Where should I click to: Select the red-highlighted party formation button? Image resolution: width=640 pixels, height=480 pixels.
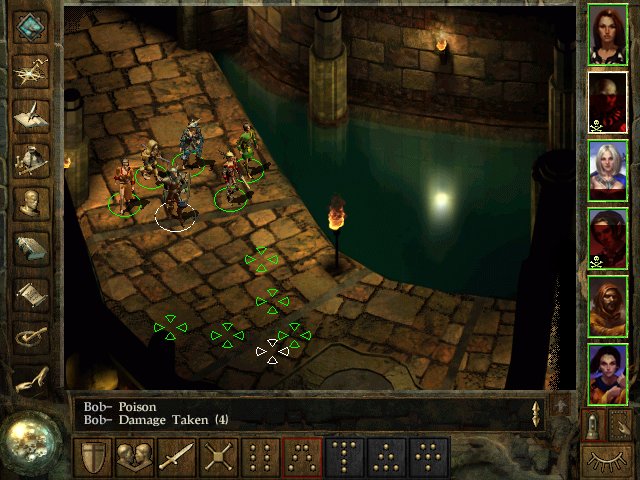click(x=303, y=458)
